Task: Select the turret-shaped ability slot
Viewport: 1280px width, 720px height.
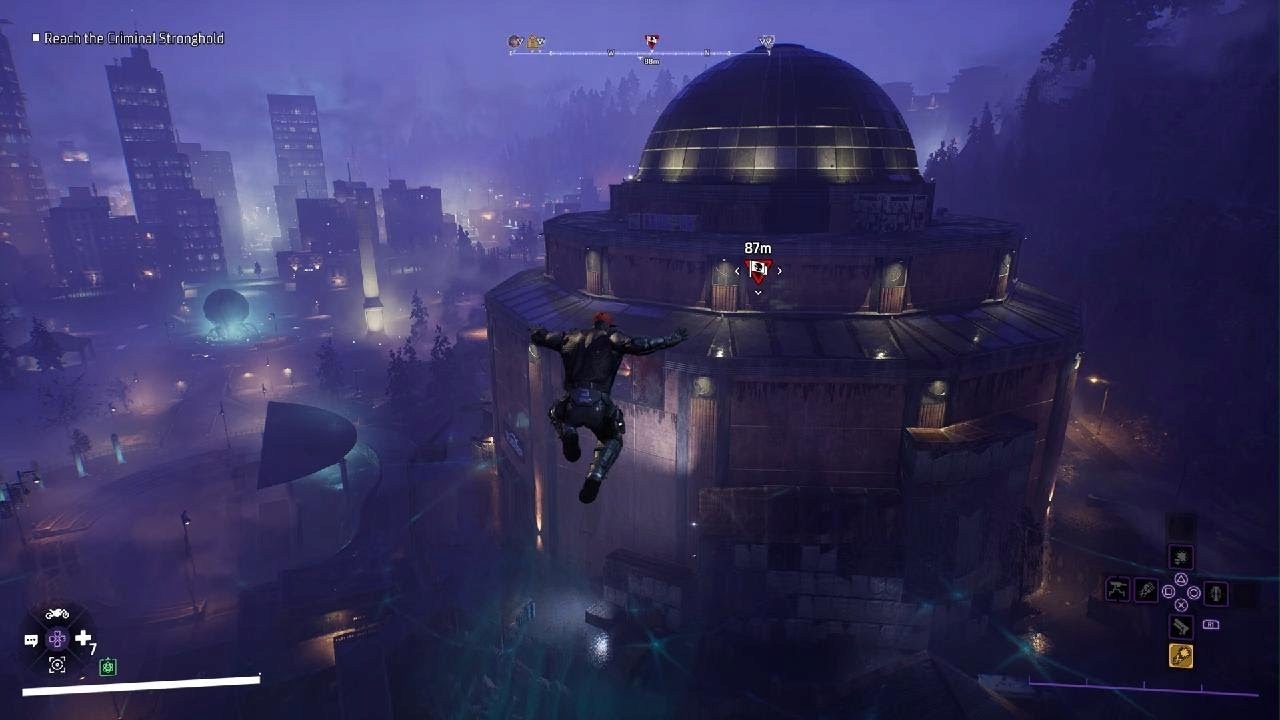Action: 1117,590
